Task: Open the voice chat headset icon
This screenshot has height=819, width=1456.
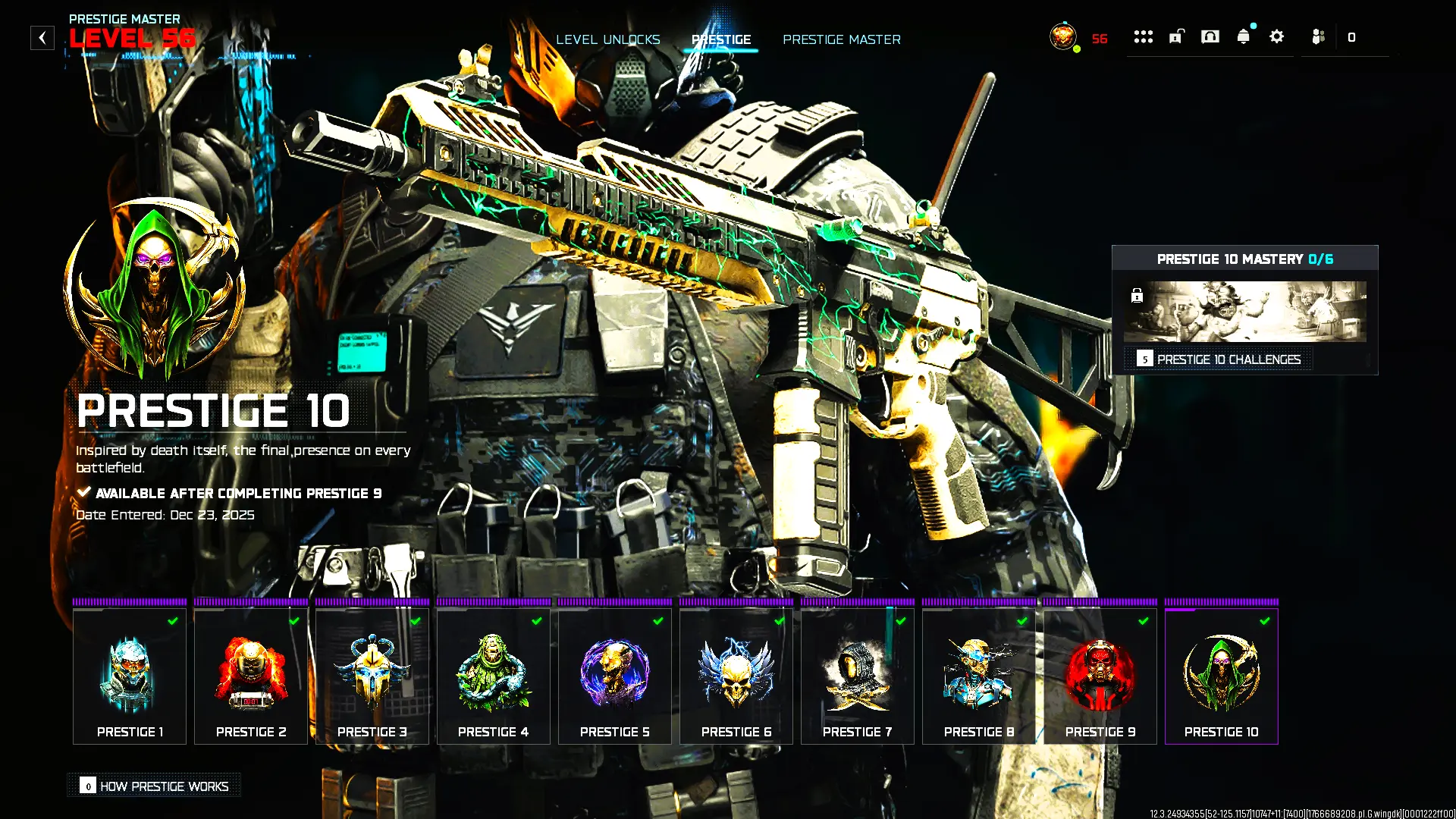Action: click(x=1210, y=36)
